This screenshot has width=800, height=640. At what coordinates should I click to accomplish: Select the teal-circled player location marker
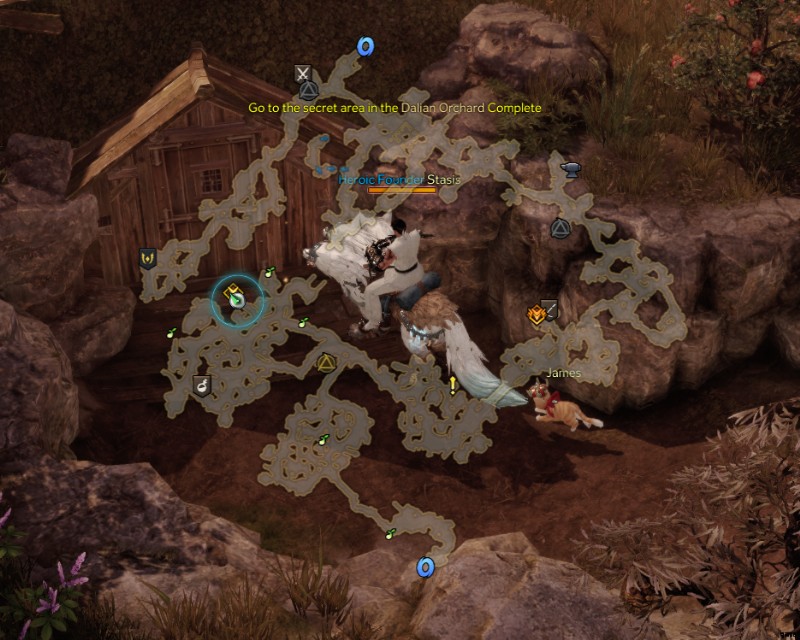(x=237, y=299)
